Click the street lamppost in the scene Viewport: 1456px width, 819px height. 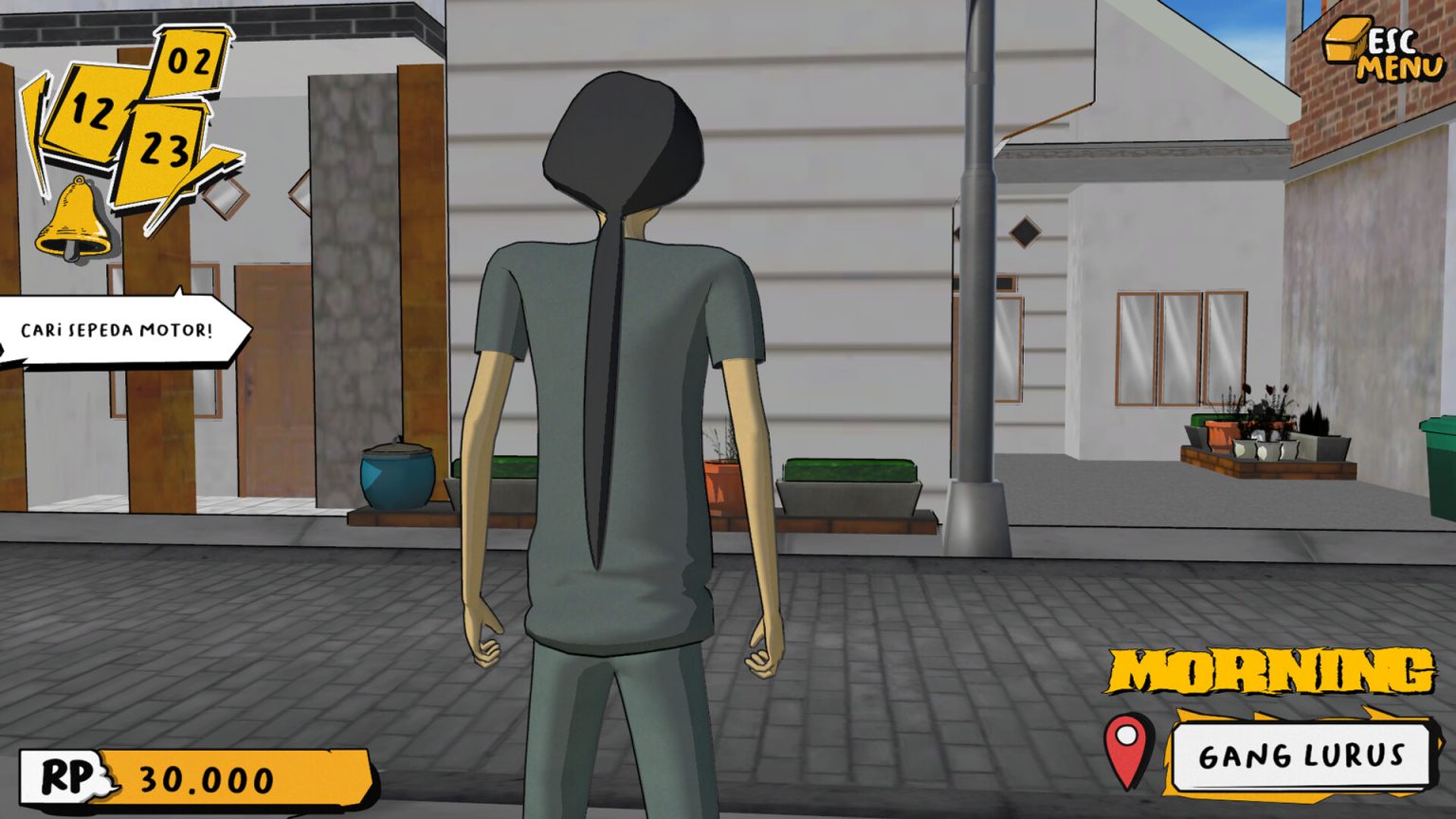[x=976, y=284]
